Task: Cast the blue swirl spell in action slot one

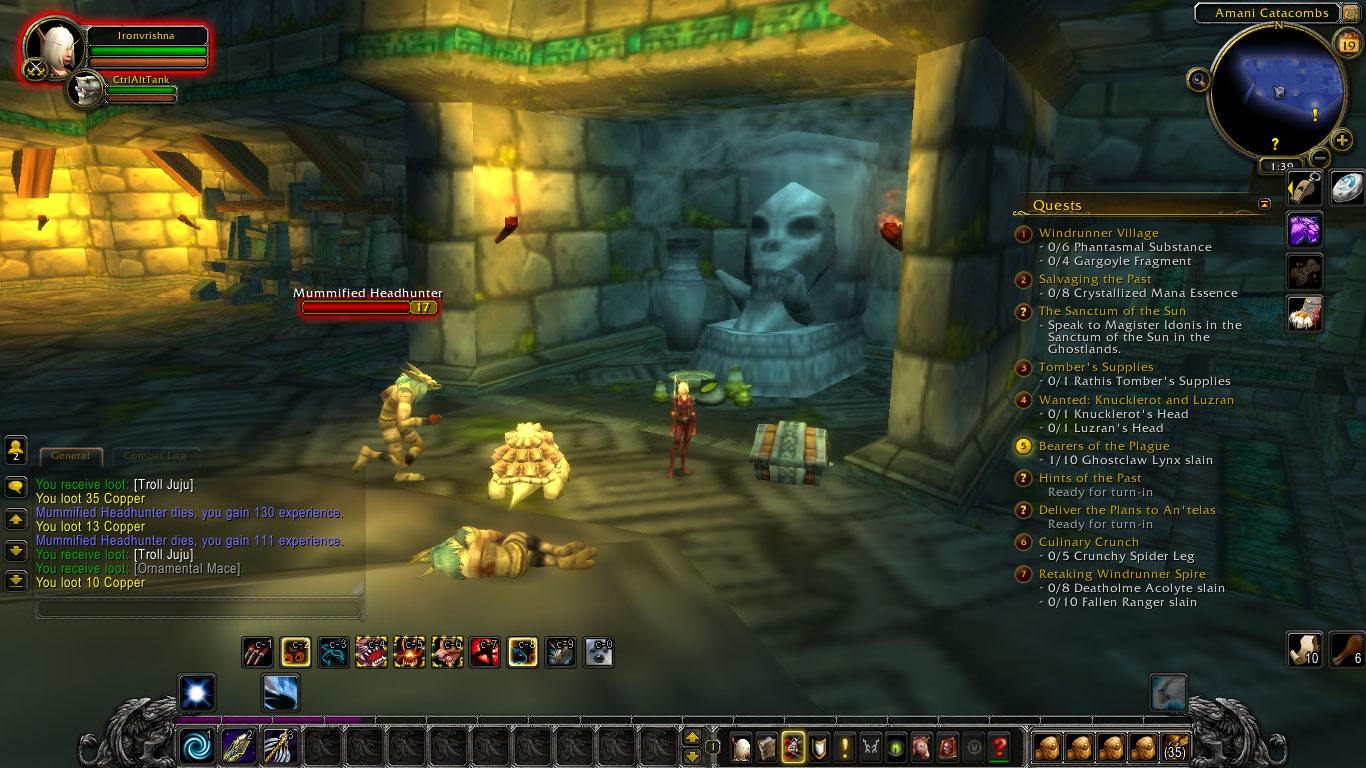Action: point(196,746)
